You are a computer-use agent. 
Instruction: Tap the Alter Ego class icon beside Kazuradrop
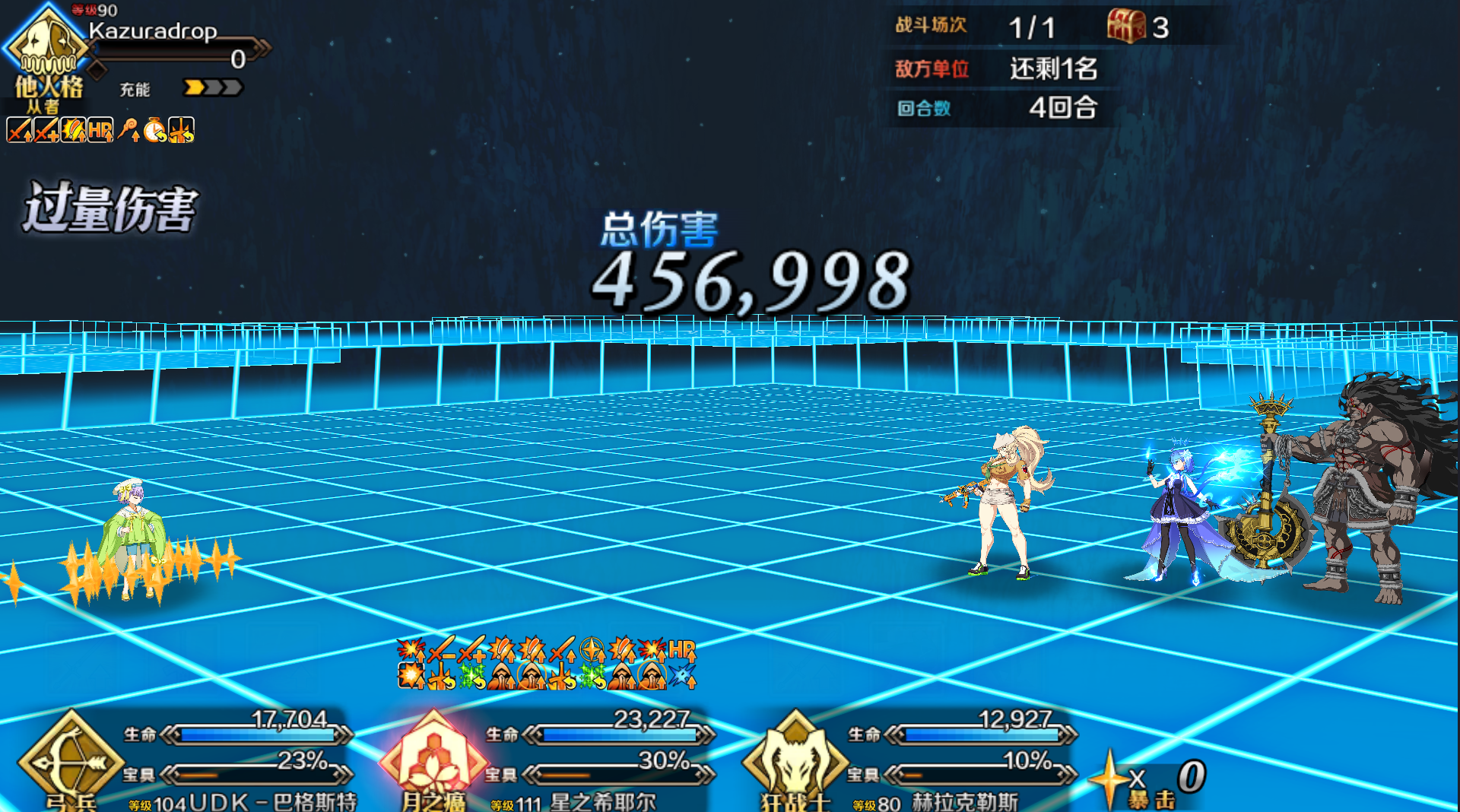tap(47, 47)
